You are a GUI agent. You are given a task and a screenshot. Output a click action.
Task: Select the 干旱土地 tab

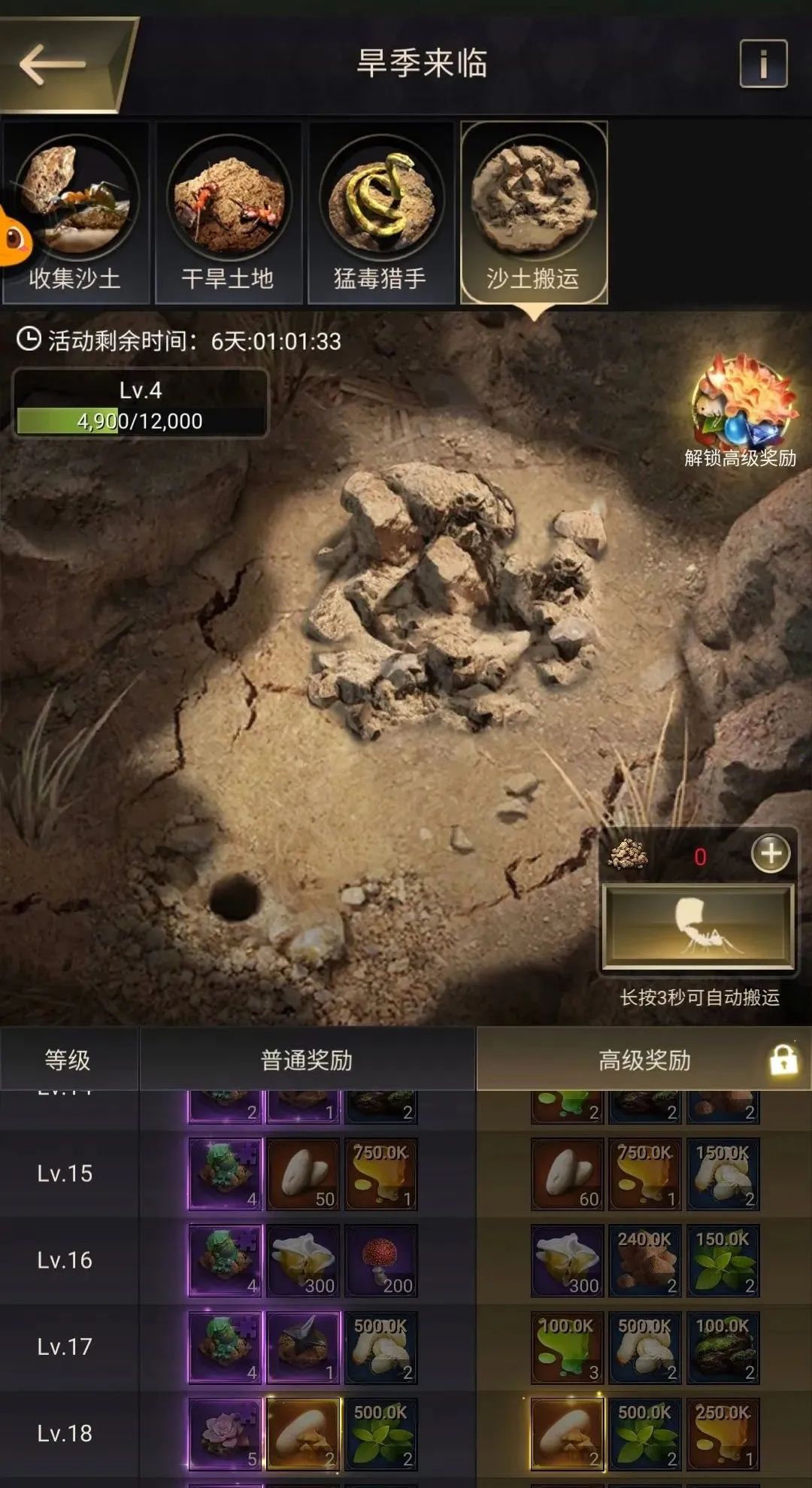(x=228, y=213)
